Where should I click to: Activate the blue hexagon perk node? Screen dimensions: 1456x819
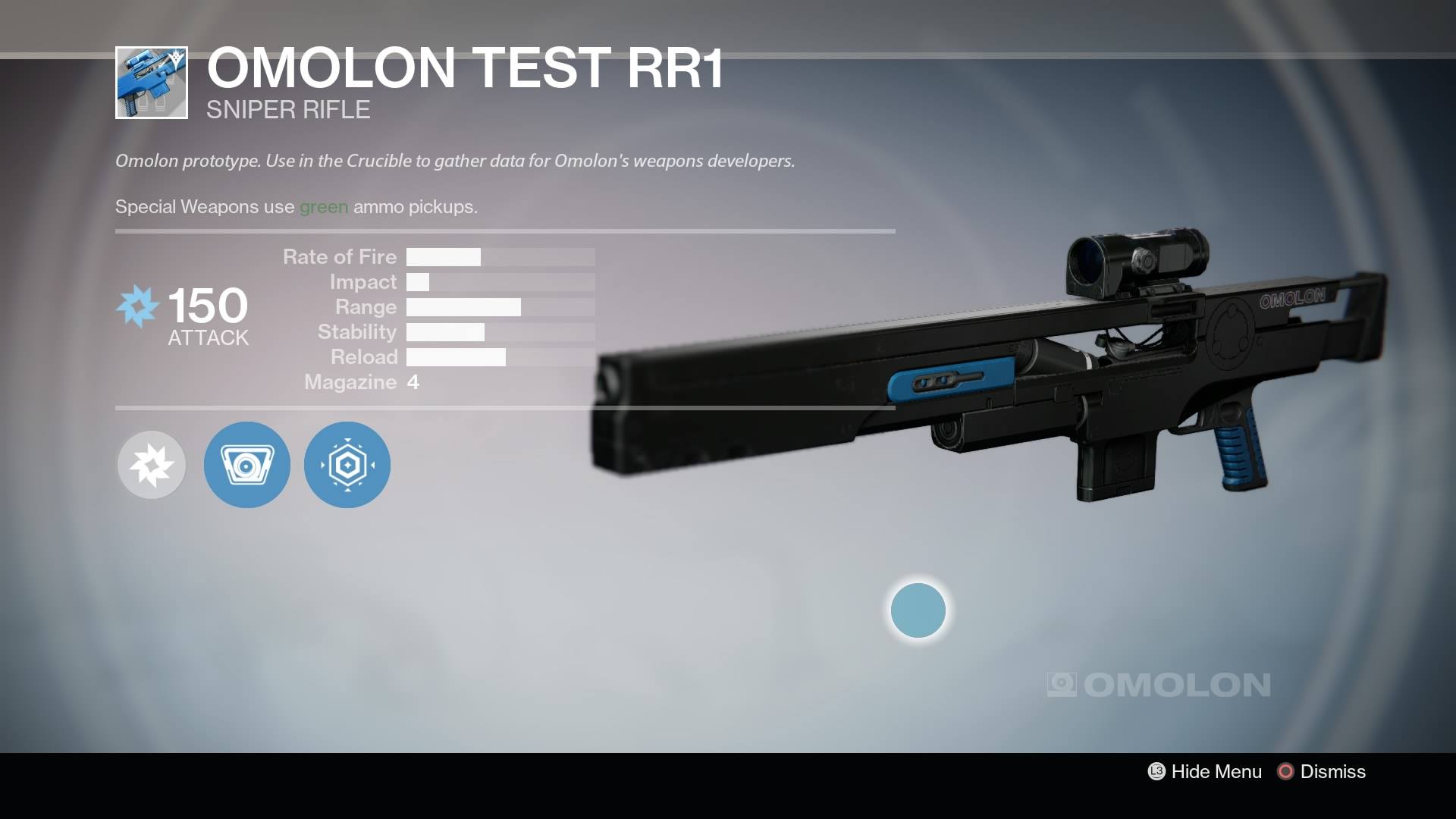347,465
